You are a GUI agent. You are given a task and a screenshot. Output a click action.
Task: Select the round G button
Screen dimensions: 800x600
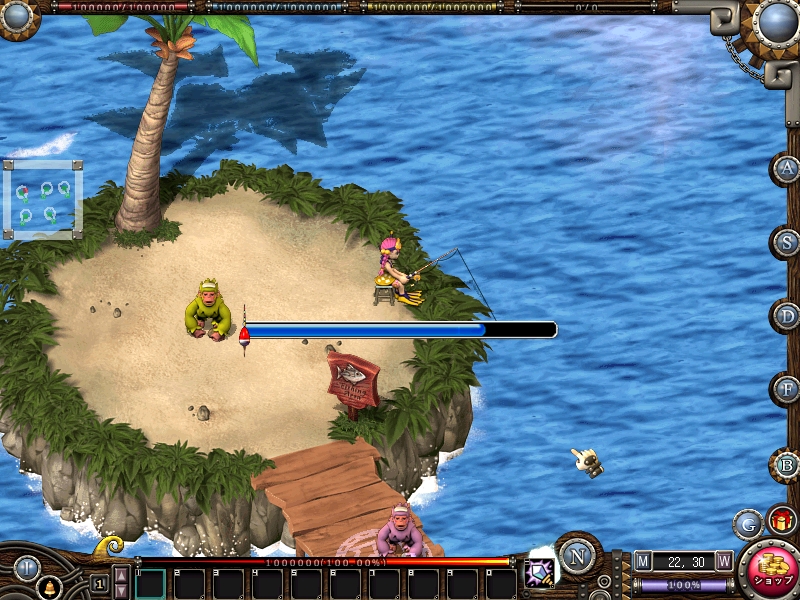(748, 523)
